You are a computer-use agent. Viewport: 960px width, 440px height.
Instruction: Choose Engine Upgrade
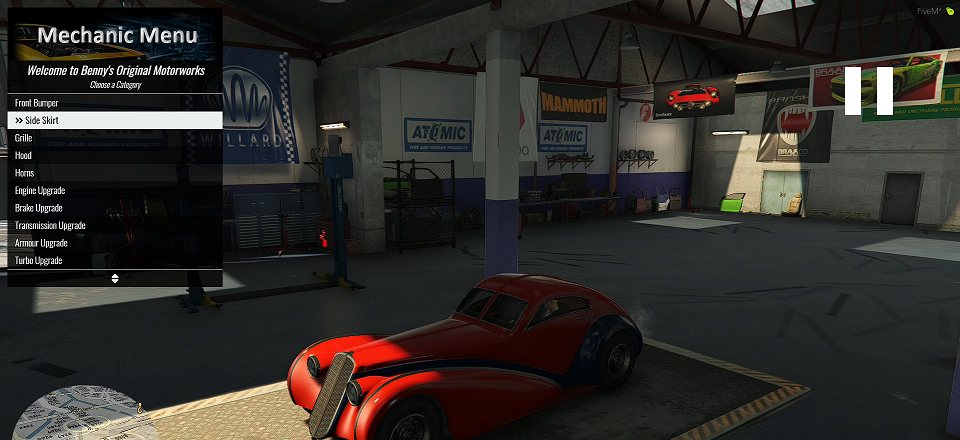pos(114,190)
